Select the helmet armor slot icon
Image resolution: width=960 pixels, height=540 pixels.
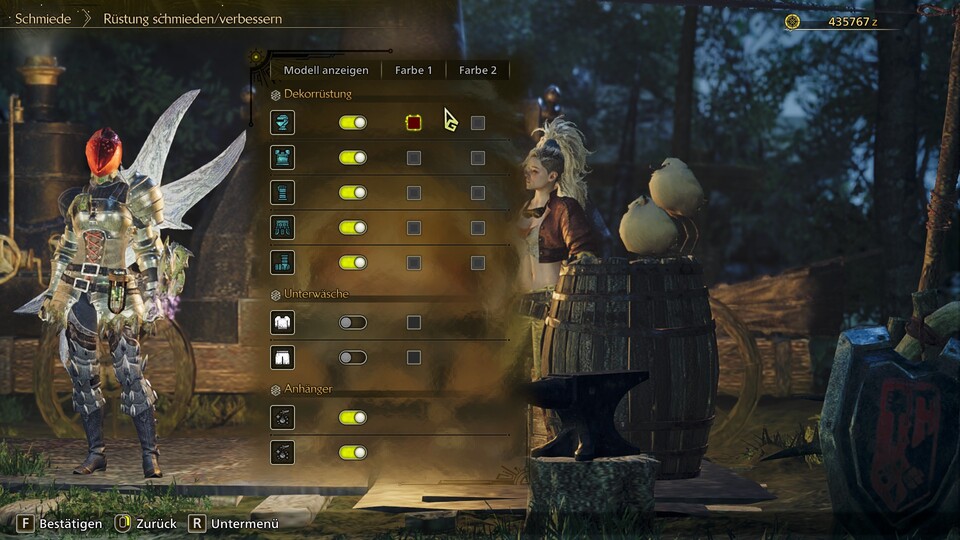point(282,122)
